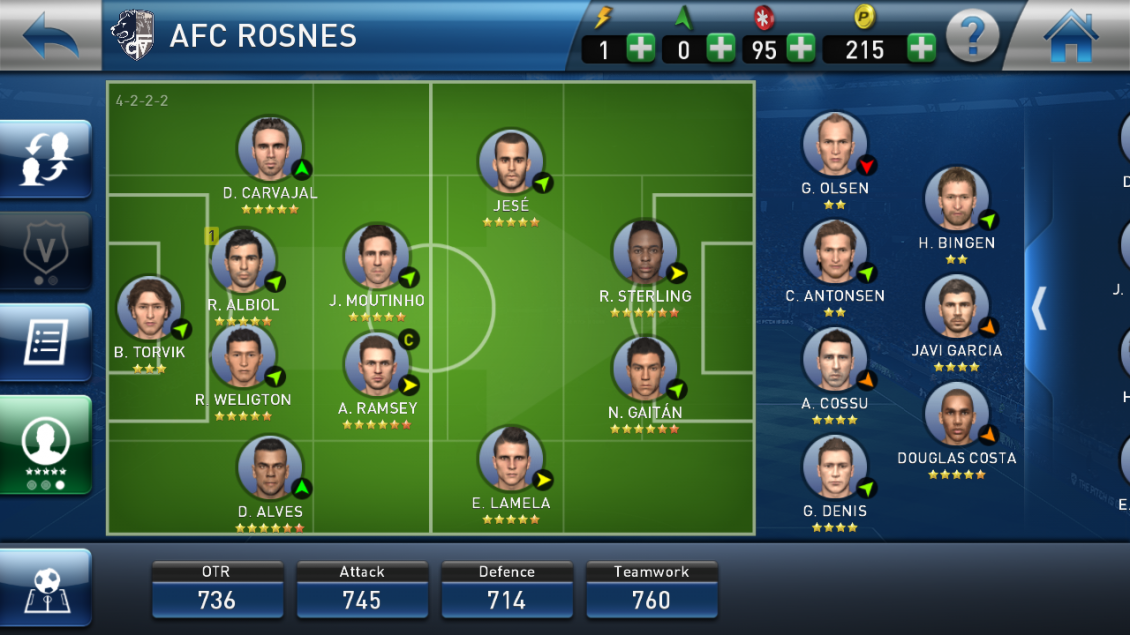1130x635 pixels.
Task: Choose substitute G. Olsen
Action: [835, 145]
